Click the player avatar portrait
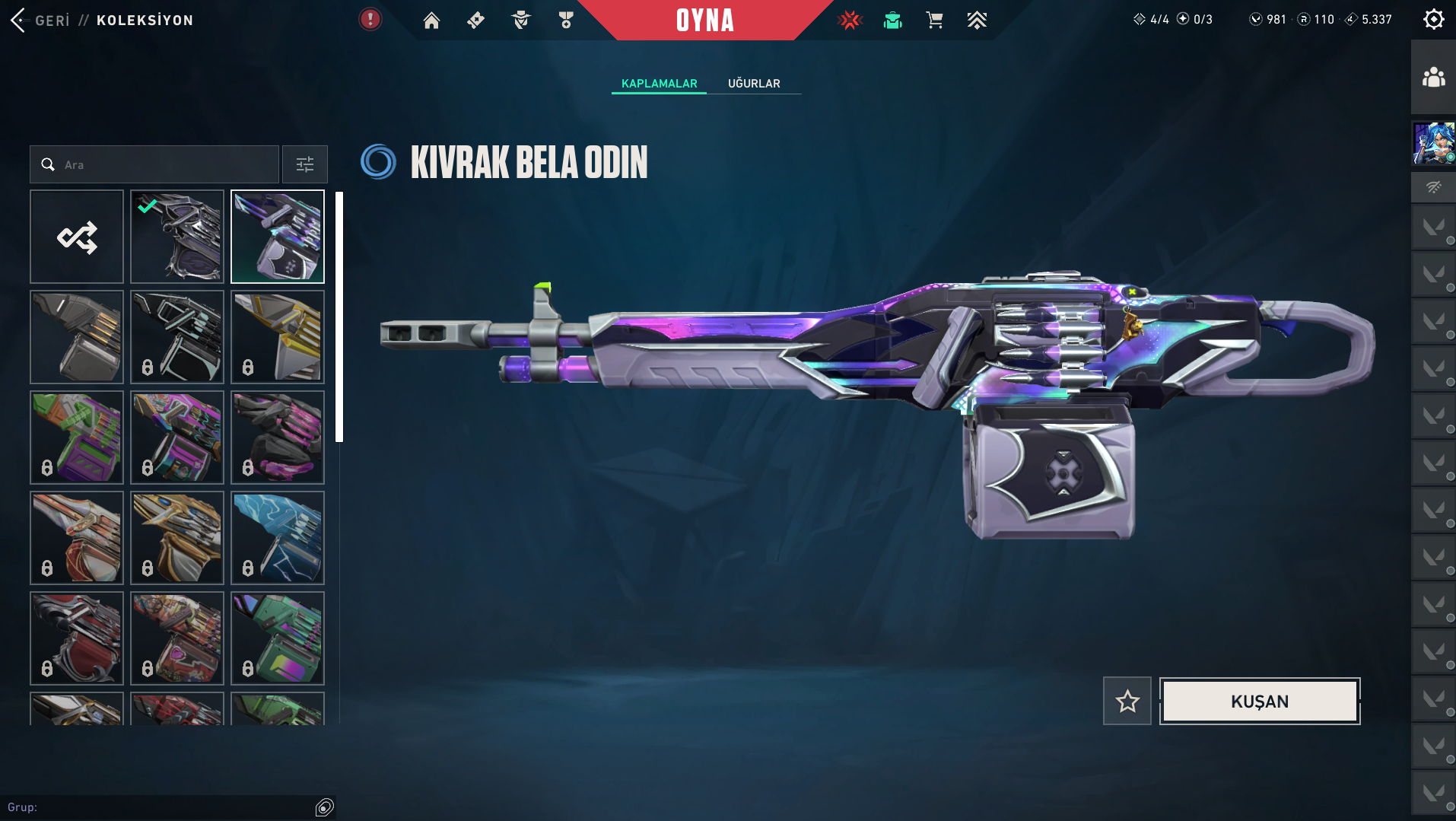The height and width of the screenshot is (821, 1456). [x=1433, y=143]
